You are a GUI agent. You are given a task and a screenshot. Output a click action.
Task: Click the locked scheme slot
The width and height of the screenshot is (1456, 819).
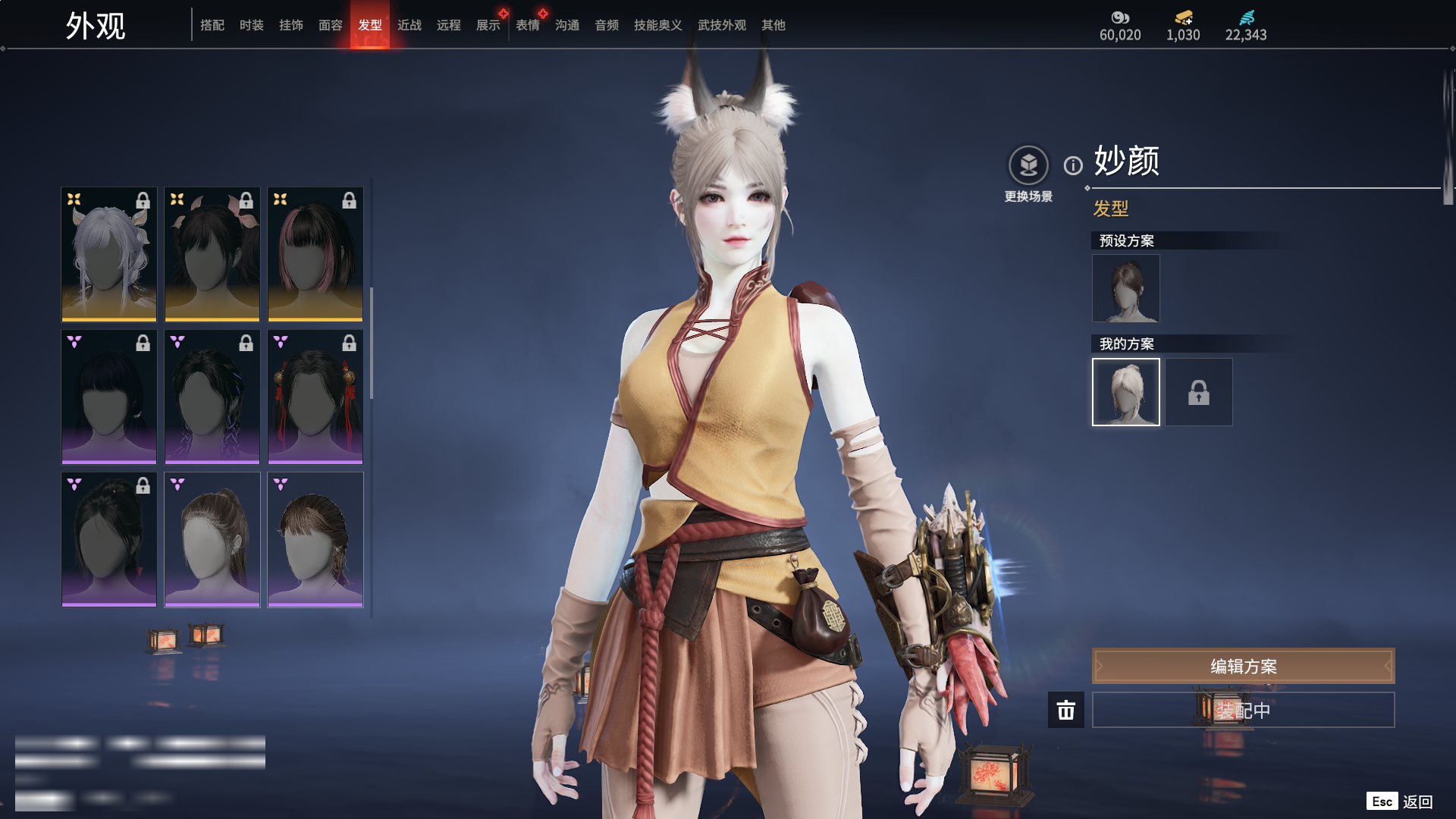(1199, 392)
